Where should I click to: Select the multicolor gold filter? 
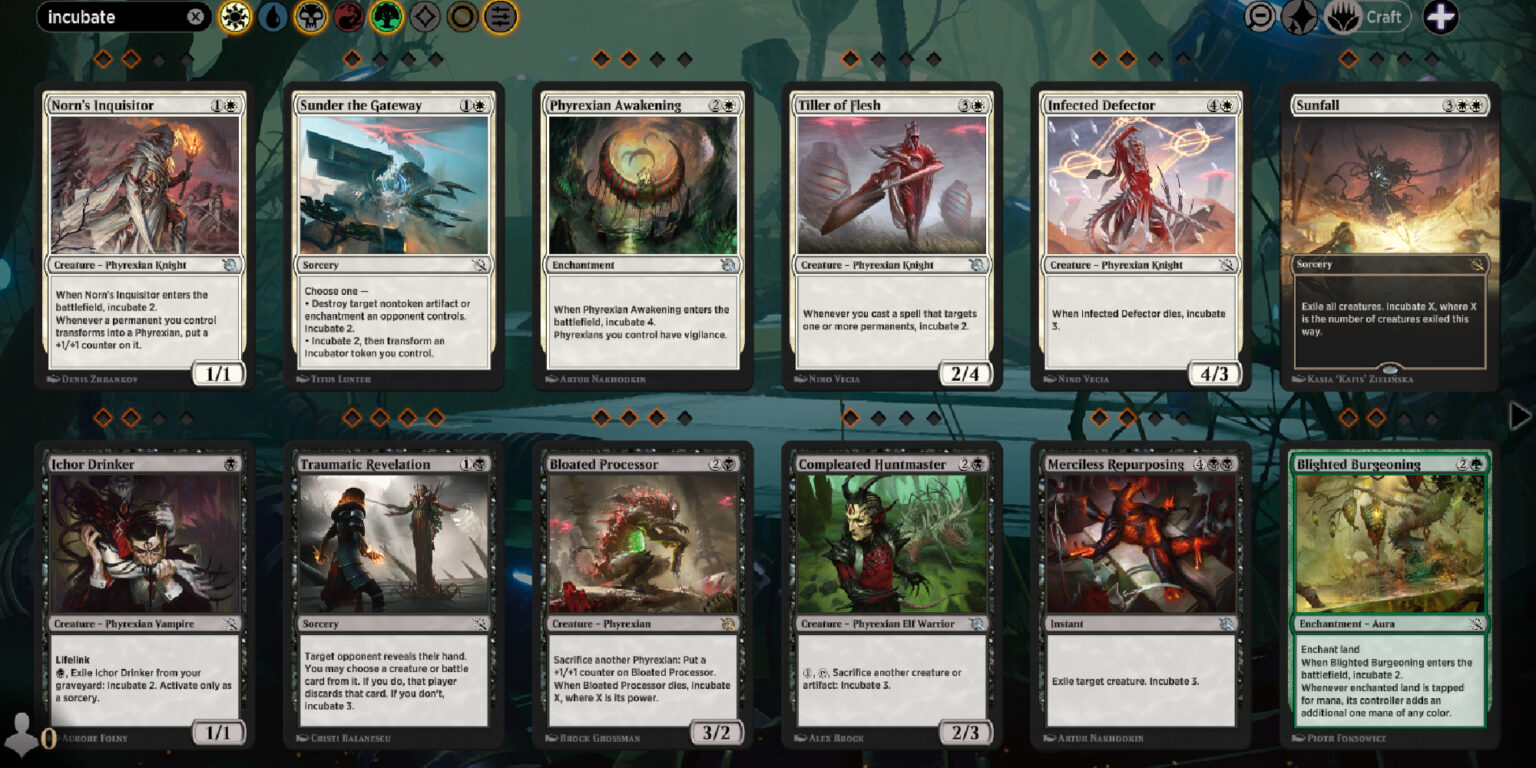pyautogui.click(x=462, y=17)
